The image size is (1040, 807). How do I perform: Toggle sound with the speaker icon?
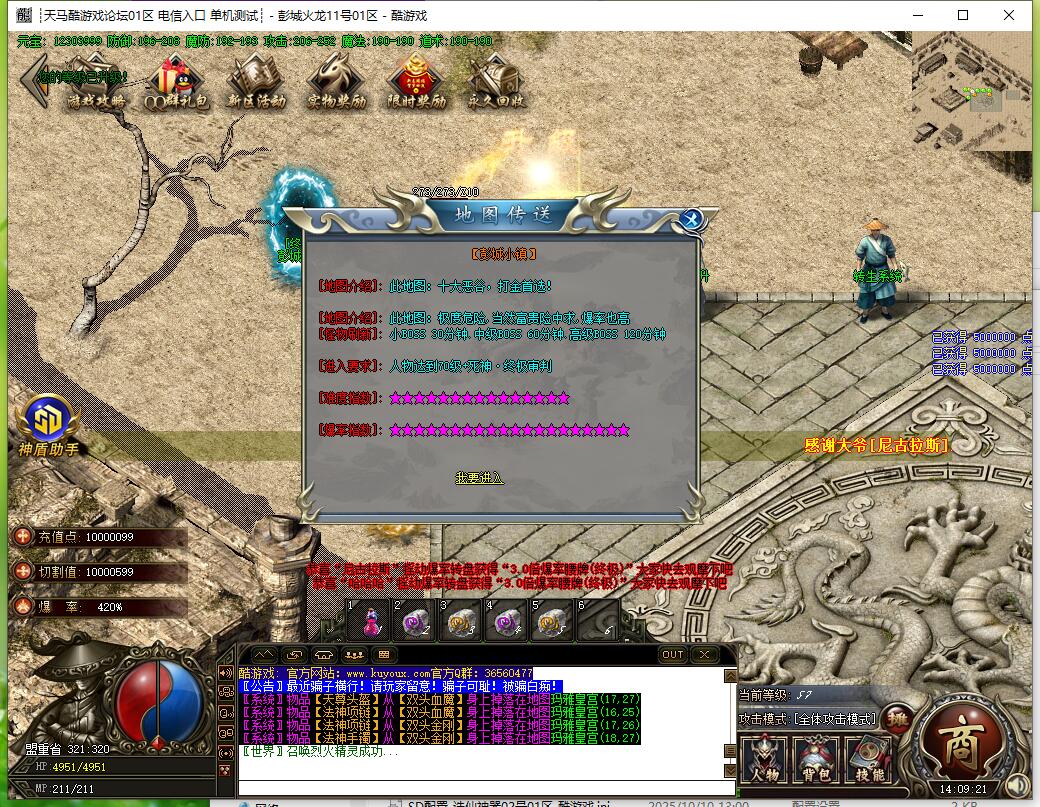tap(1018, 787)
